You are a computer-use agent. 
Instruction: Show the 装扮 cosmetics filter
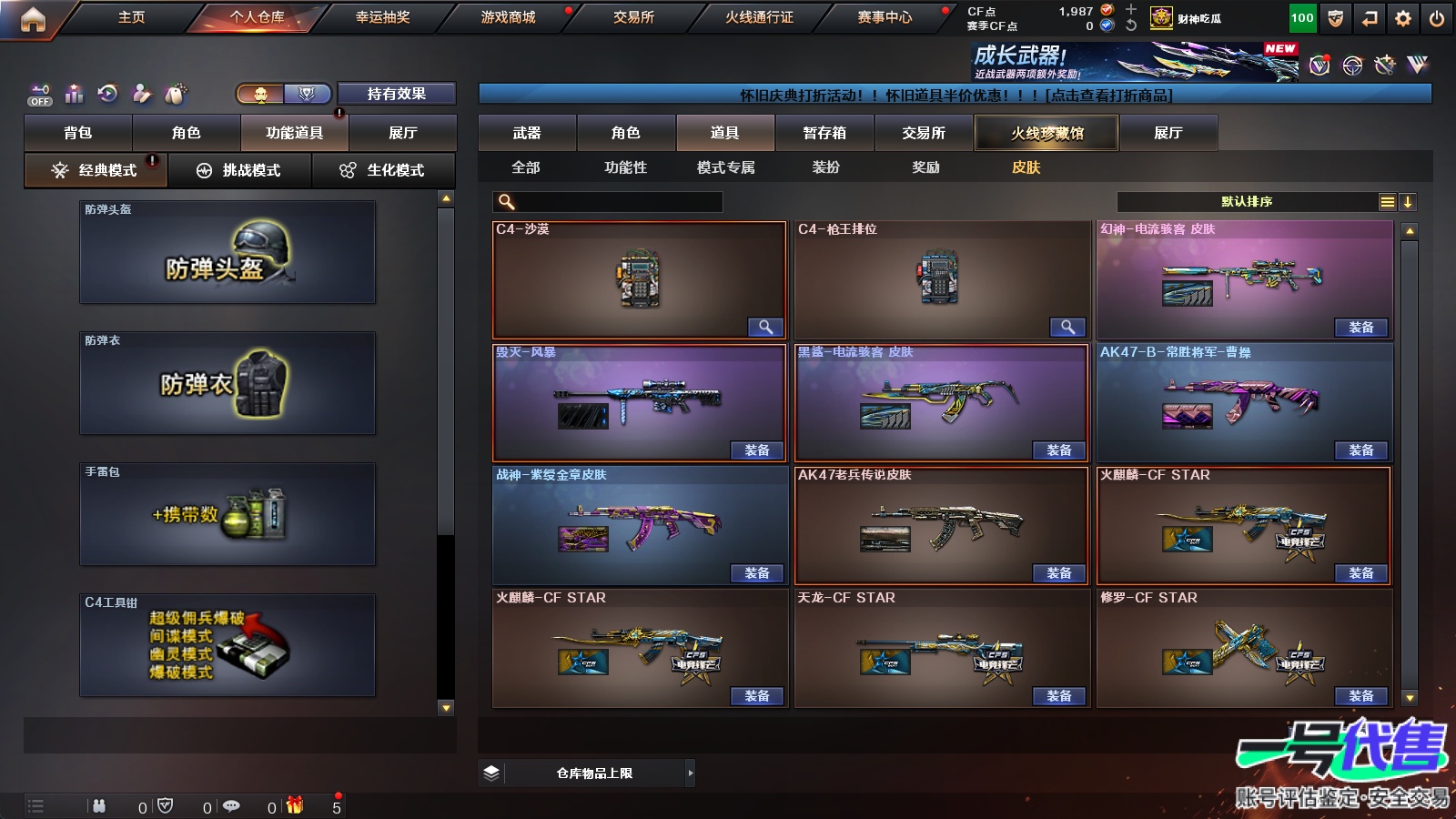(x=826, y=167)
